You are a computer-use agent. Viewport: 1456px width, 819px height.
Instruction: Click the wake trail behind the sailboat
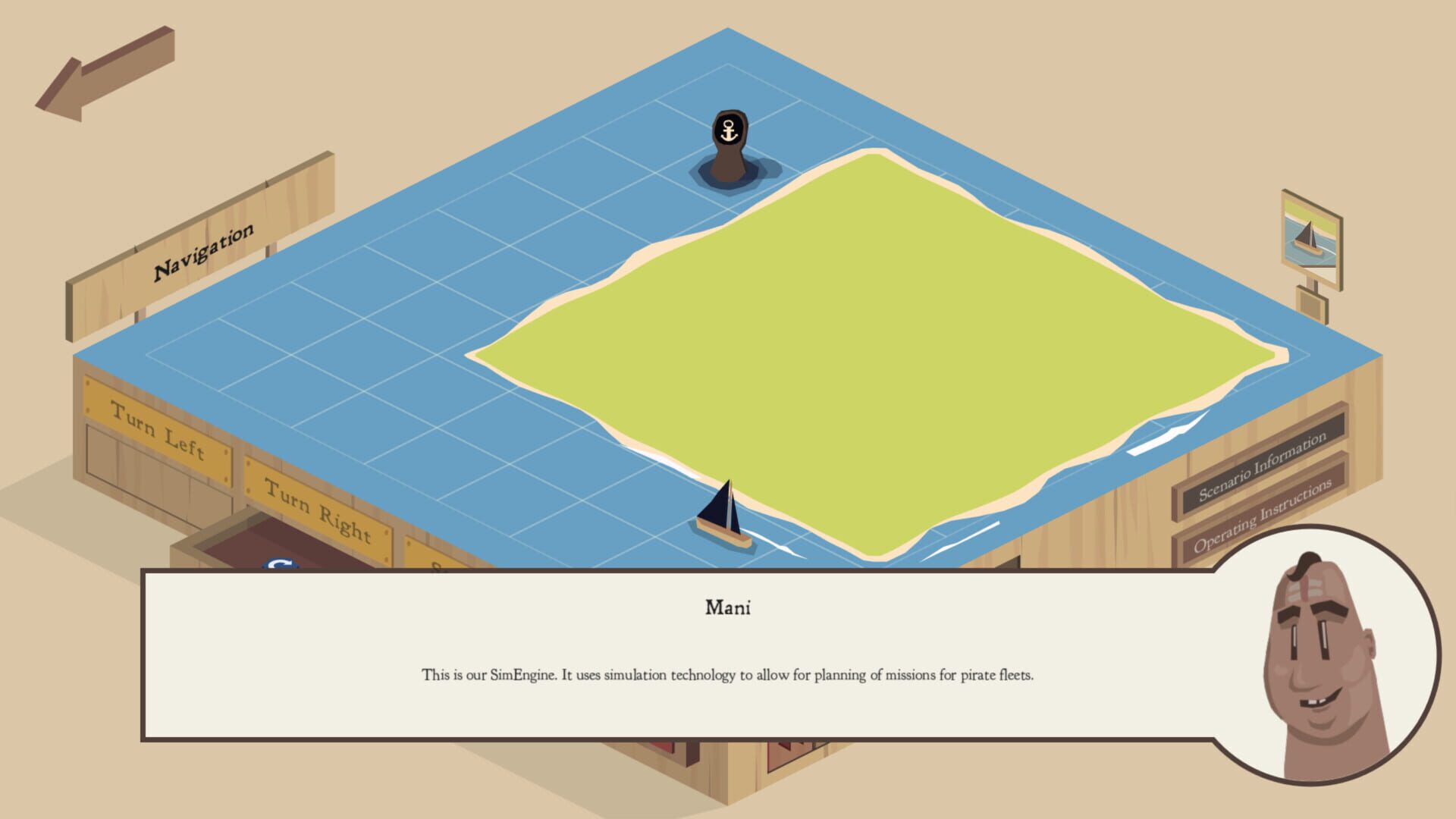tap(781, 542)
